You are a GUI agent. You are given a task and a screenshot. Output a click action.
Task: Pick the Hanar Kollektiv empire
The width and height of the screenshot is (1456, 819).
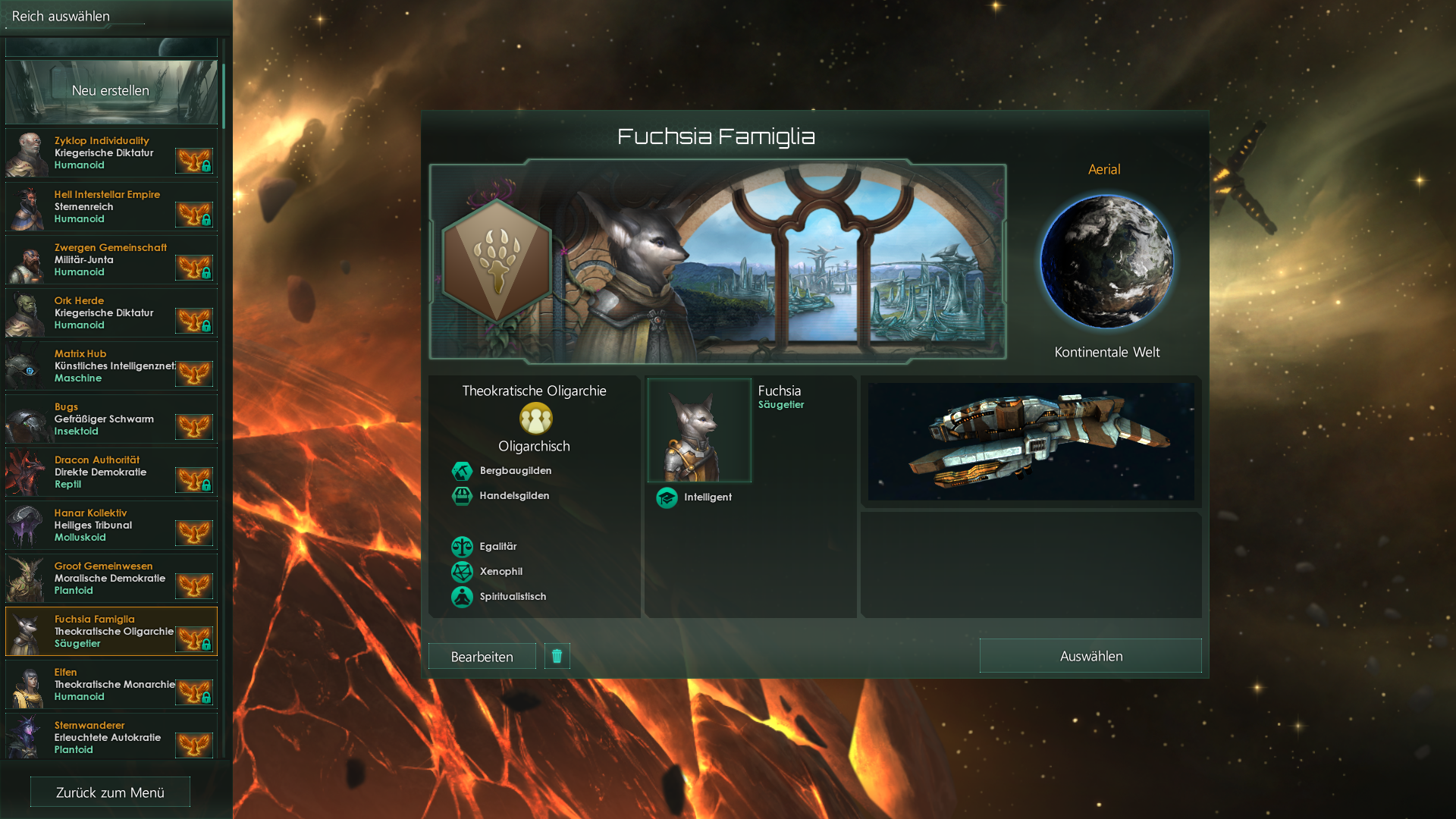[111, 525]
